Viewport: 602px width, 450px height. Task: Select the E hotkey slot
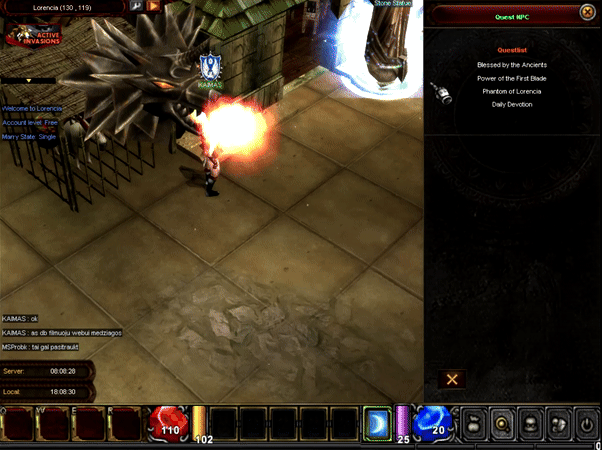coord(89,424)
